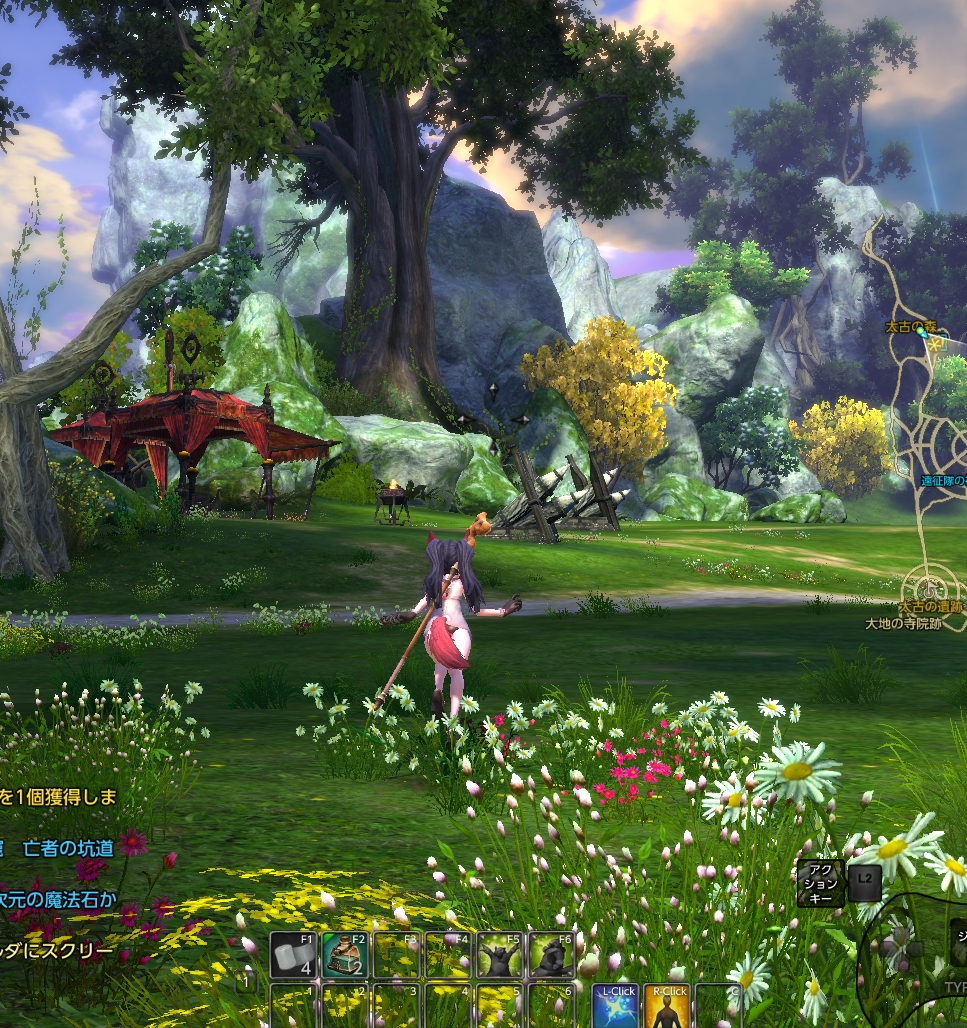Trigger the statue pose skill in F6
Viewport: 967px width, 1028px height.
[551, 956]
